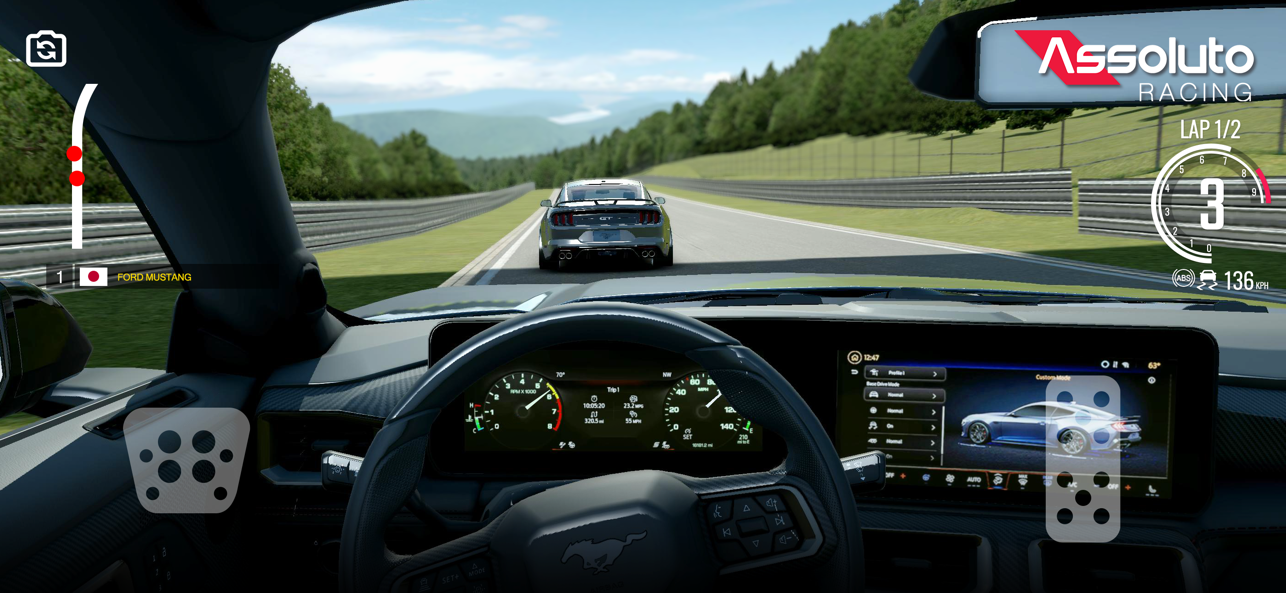This screenshot has height=593, width=1286.
Task: Hit the brake pedal control
Action: tap(186, 459)
